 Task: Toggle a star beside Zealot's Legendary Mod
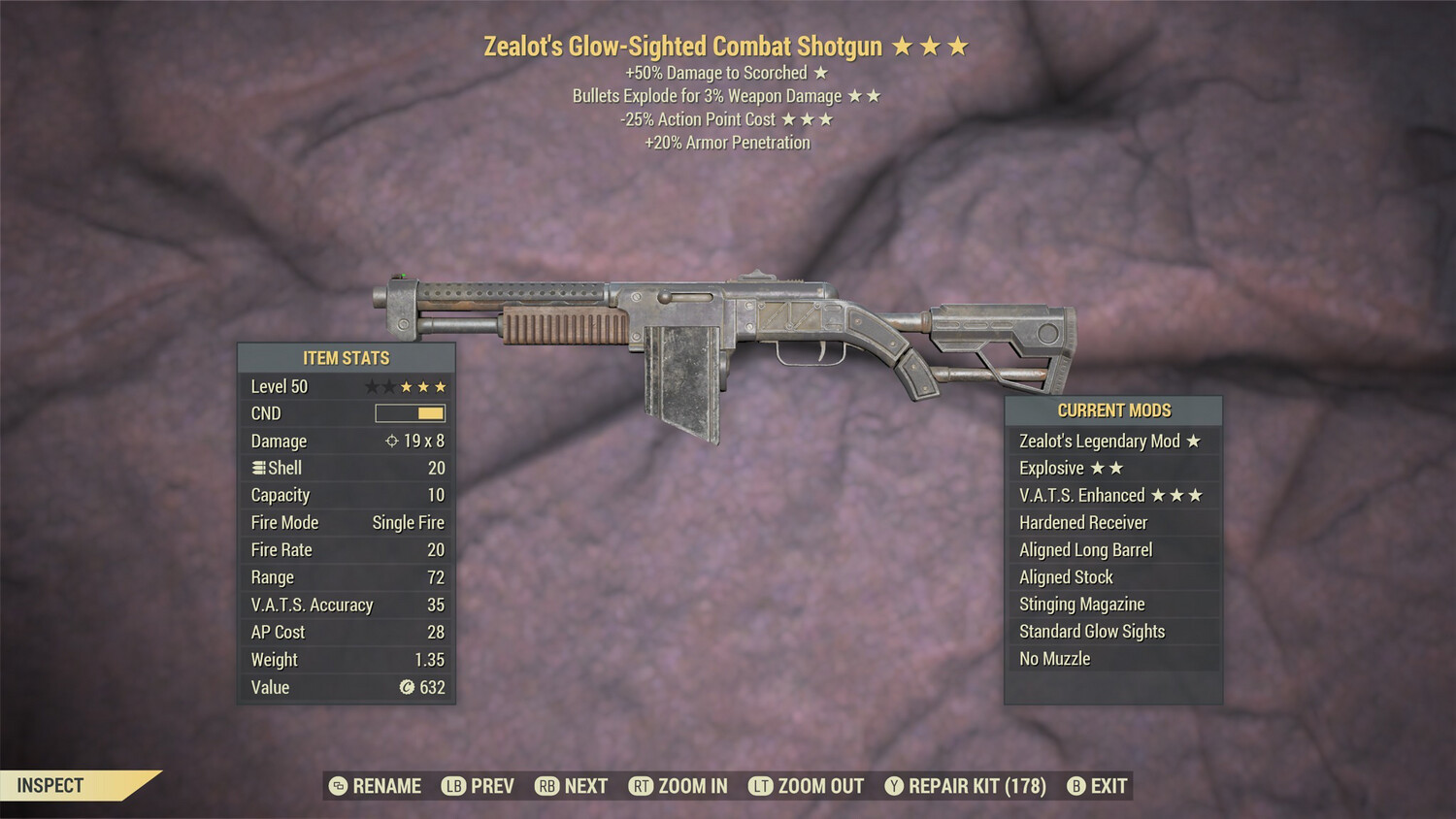[1194, 441]
